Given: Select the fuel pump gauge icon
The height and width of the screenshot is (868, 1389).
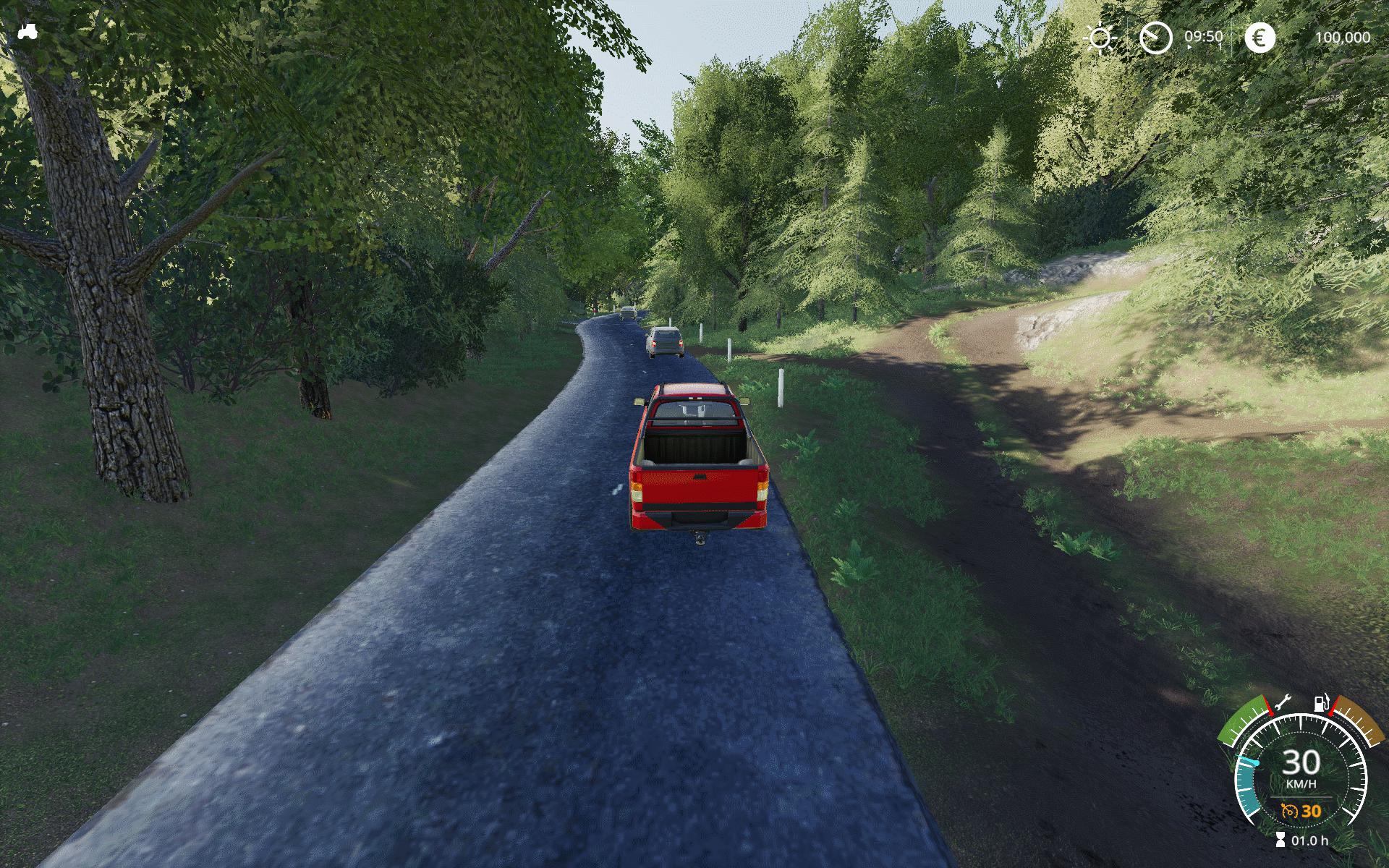Looking at the screenshot, I should [1321, 702].
